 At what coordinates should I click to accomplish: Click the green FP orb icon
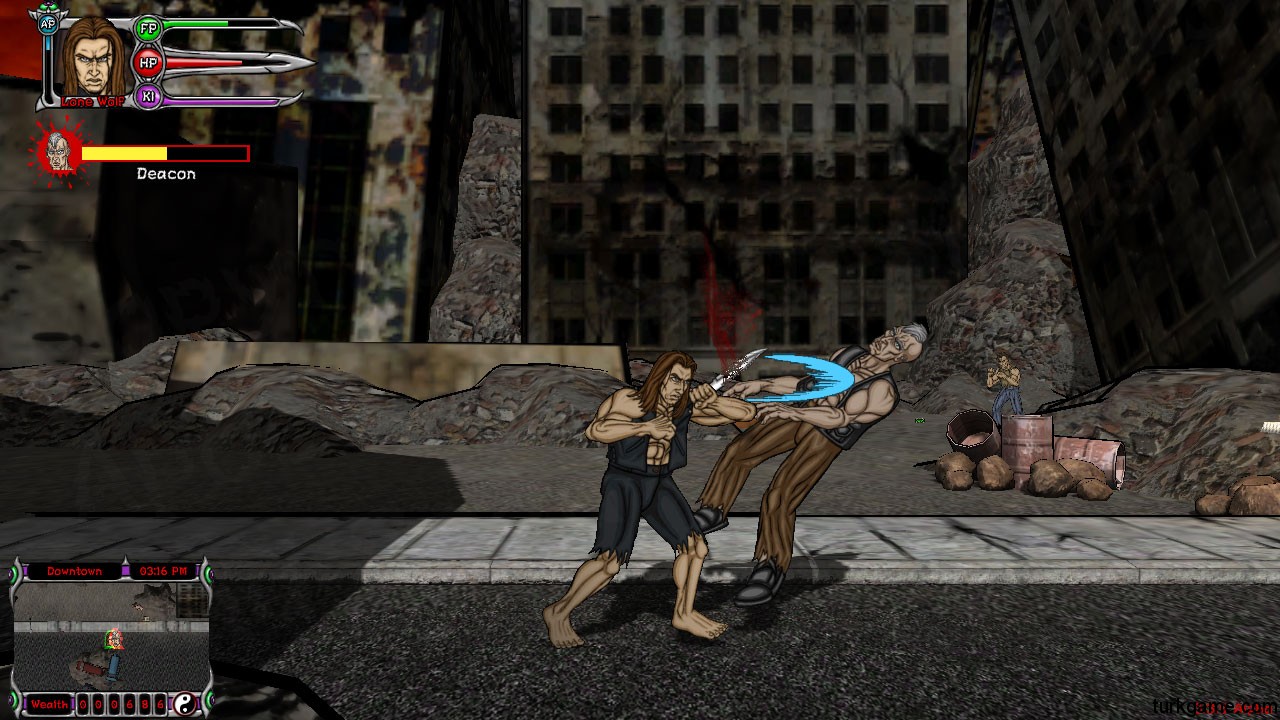148,28
